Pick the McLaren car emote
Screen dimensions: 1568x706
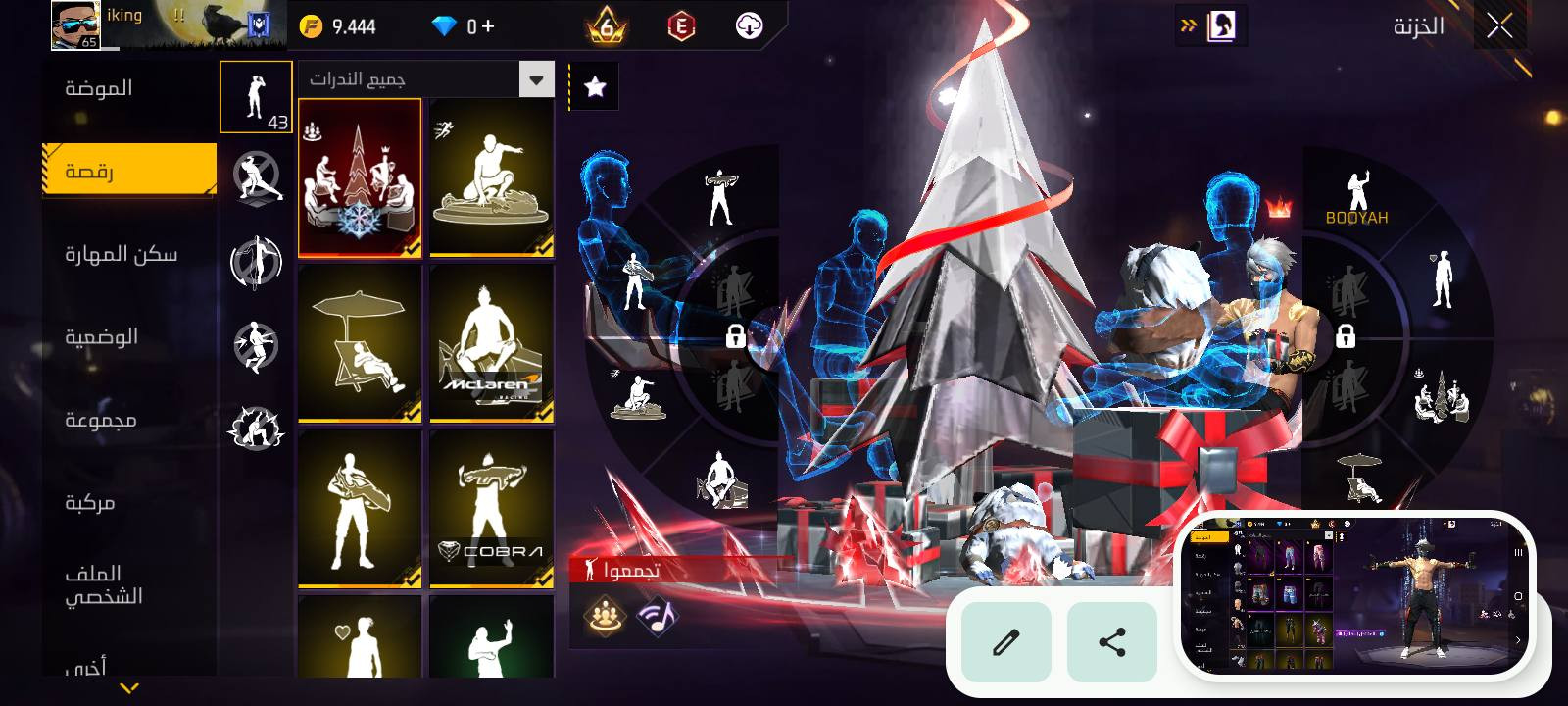(x=491, y=344)
